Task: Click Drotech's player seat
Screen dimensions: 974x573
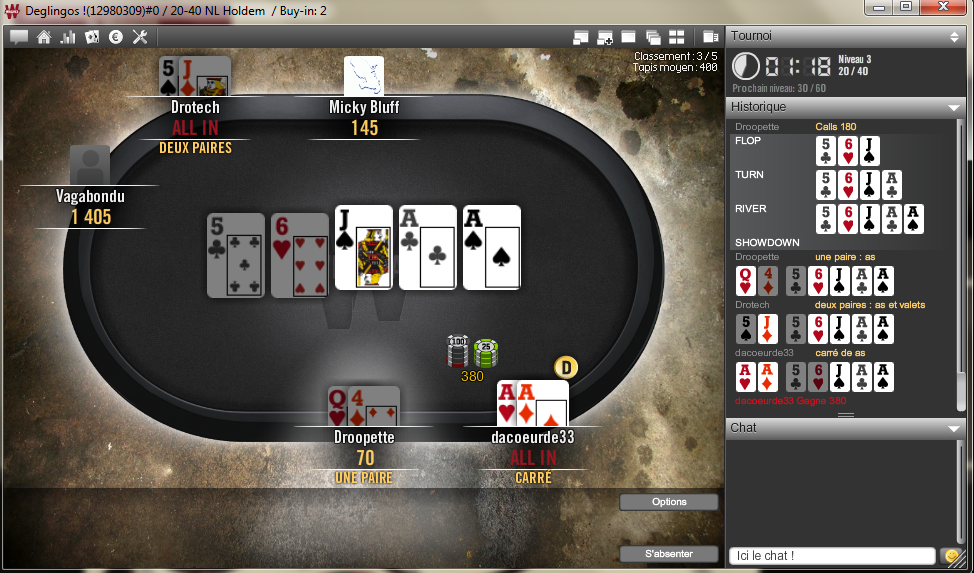Action: click(195, 106)
